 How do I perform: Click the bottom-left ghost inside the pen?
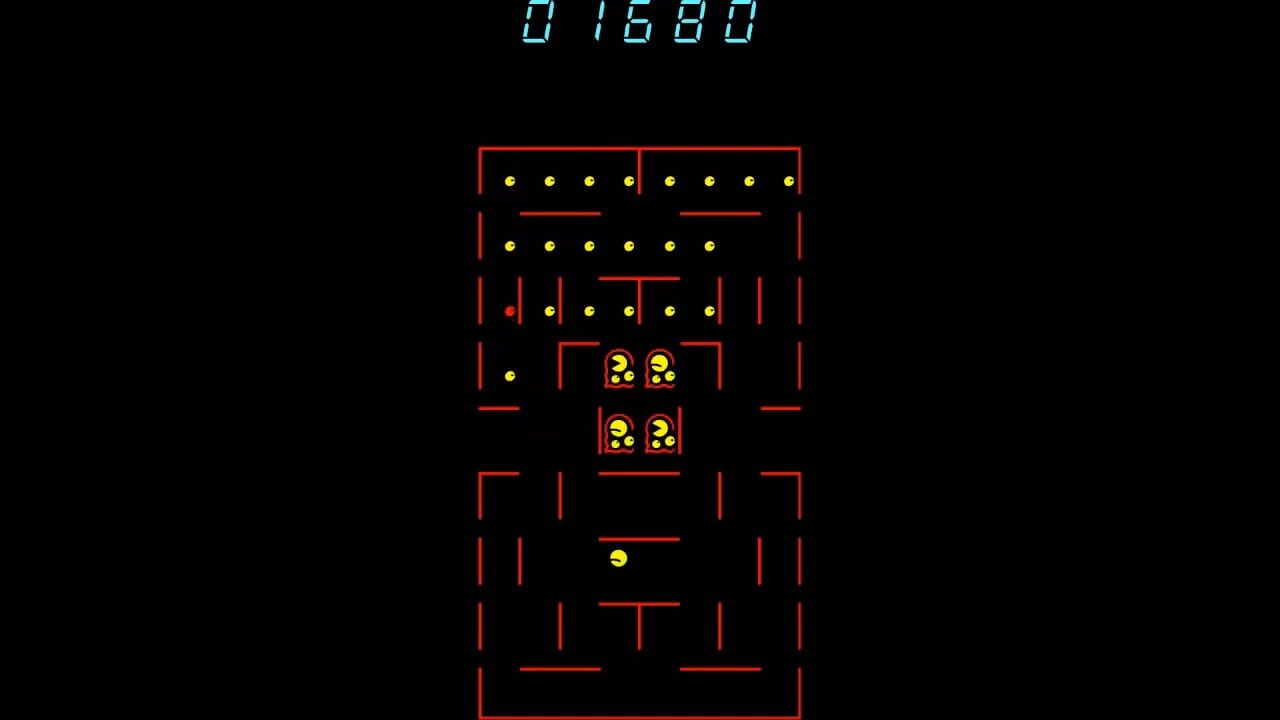pos(620,431)
